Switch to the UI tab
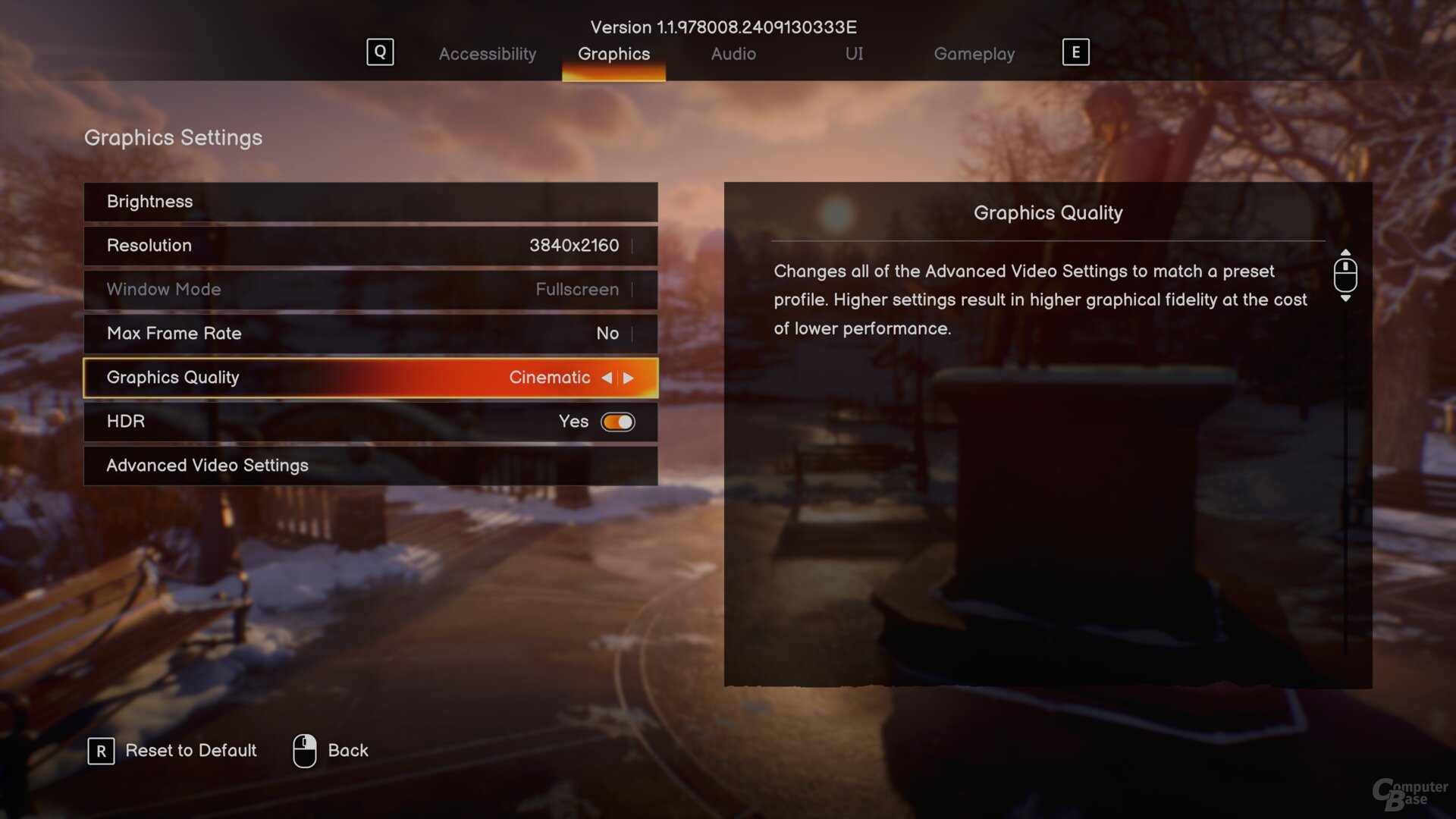 tap(854, 54)
